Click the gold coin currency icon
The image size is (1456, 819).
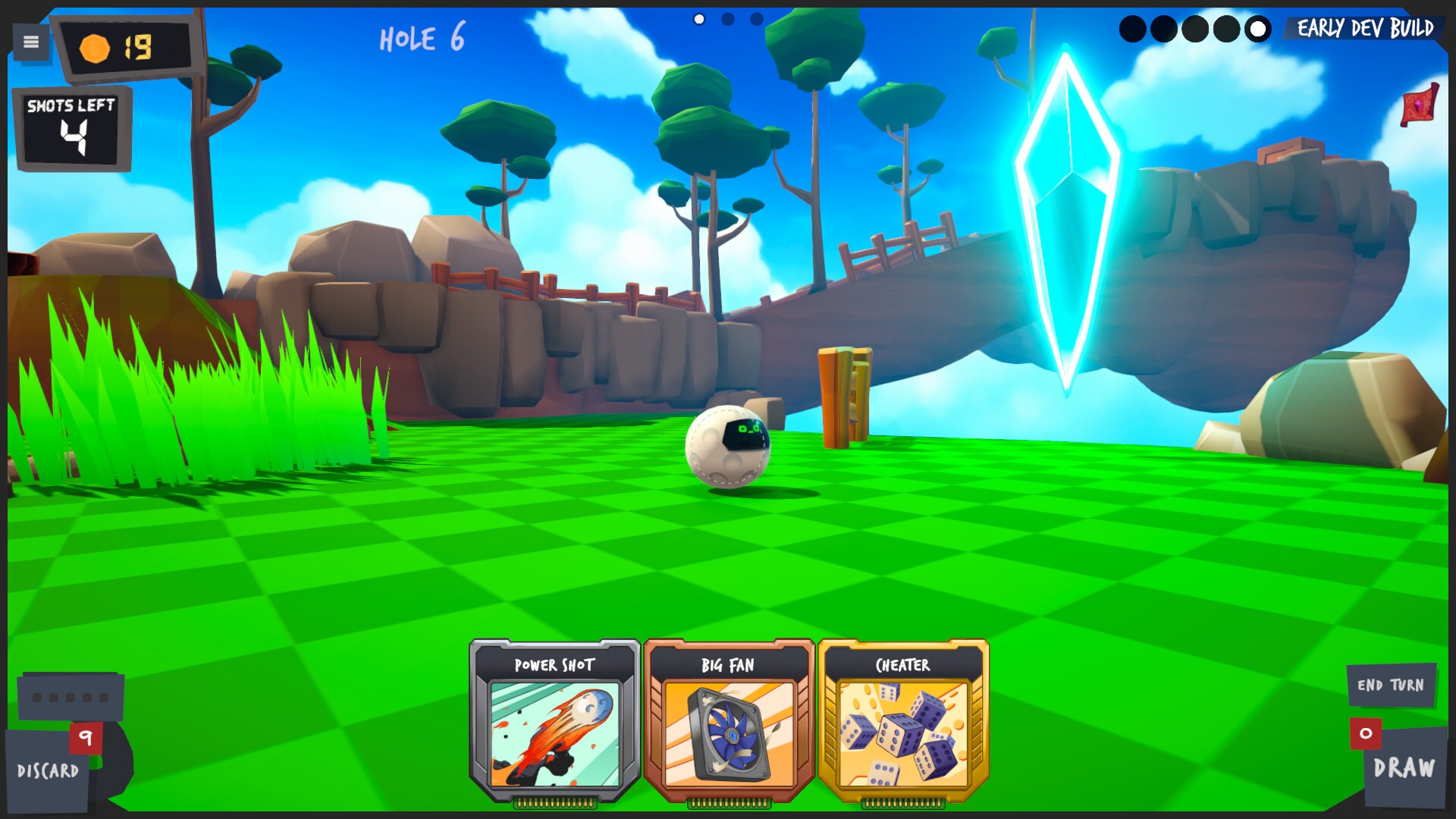coord(93,47)
